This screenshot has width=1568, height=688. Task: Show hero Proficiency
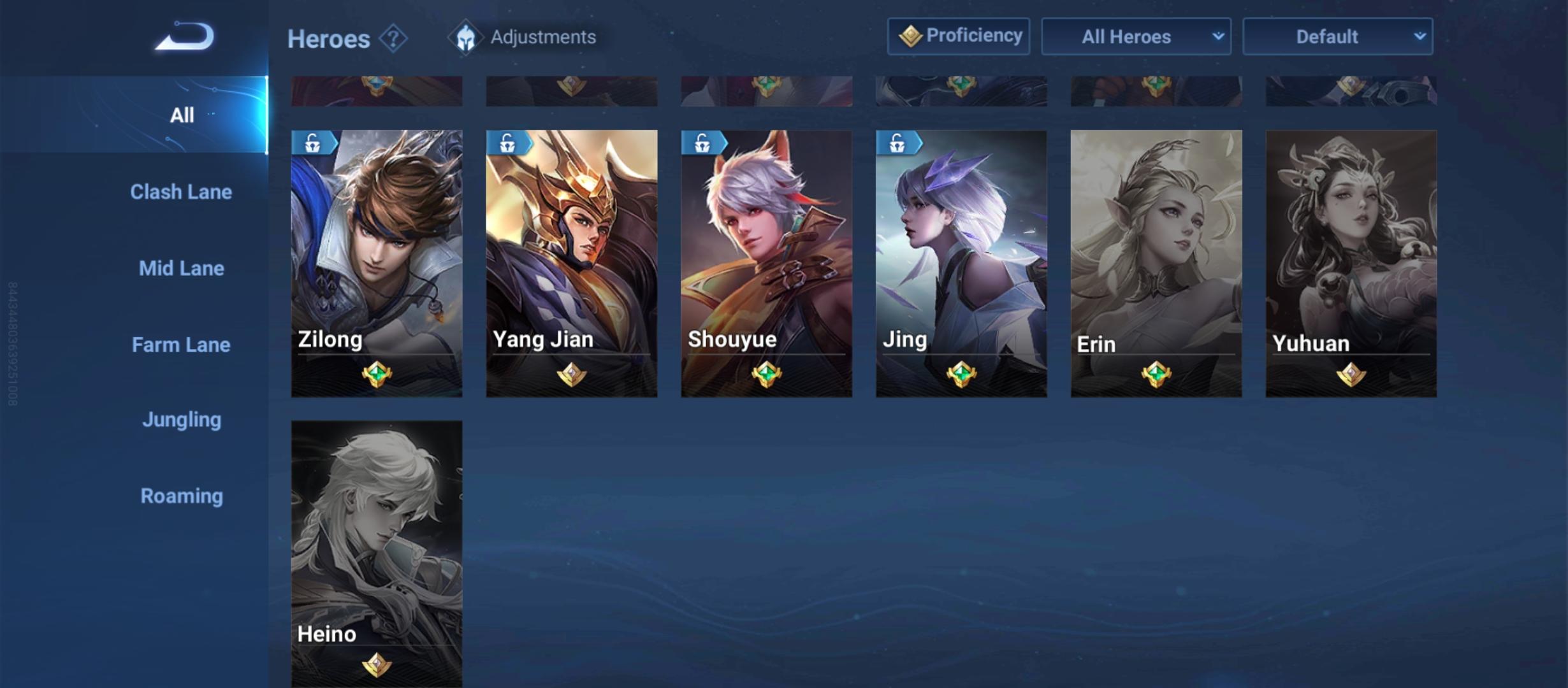pos(959,36)
